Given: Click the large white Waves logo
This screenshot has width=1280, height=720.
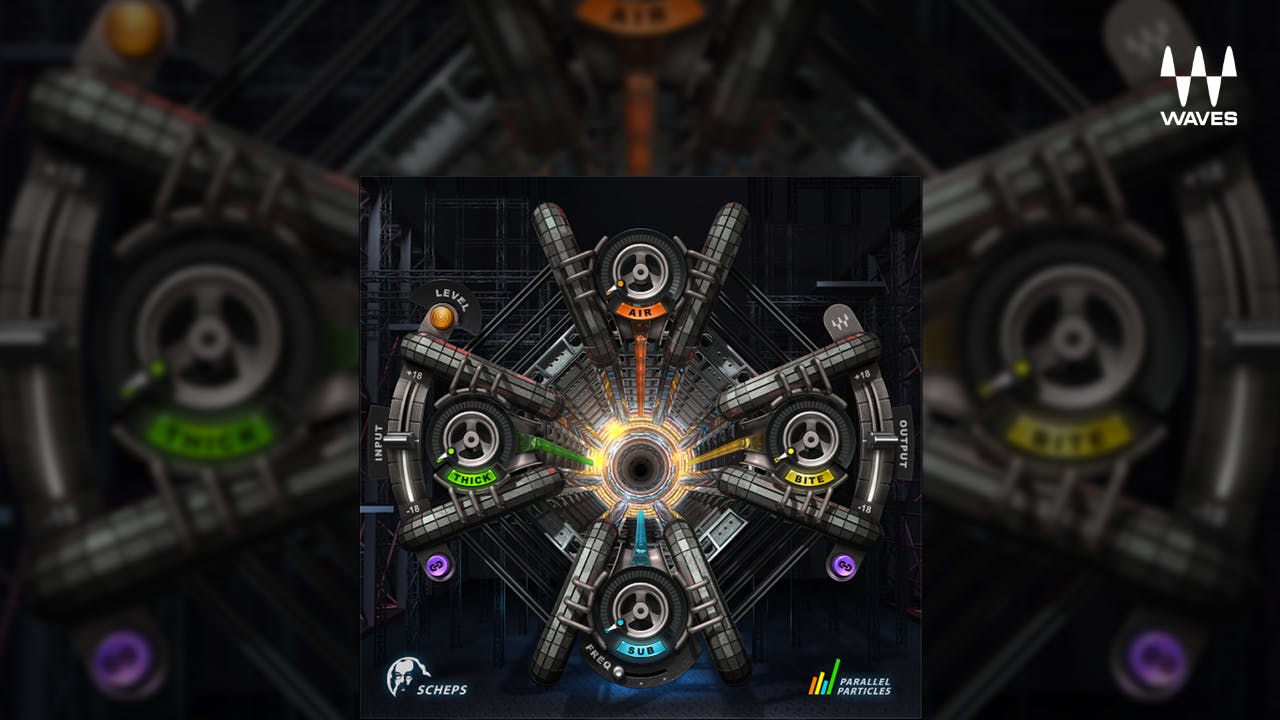Looking at the screenshot, I should (x=1198, y=86).
